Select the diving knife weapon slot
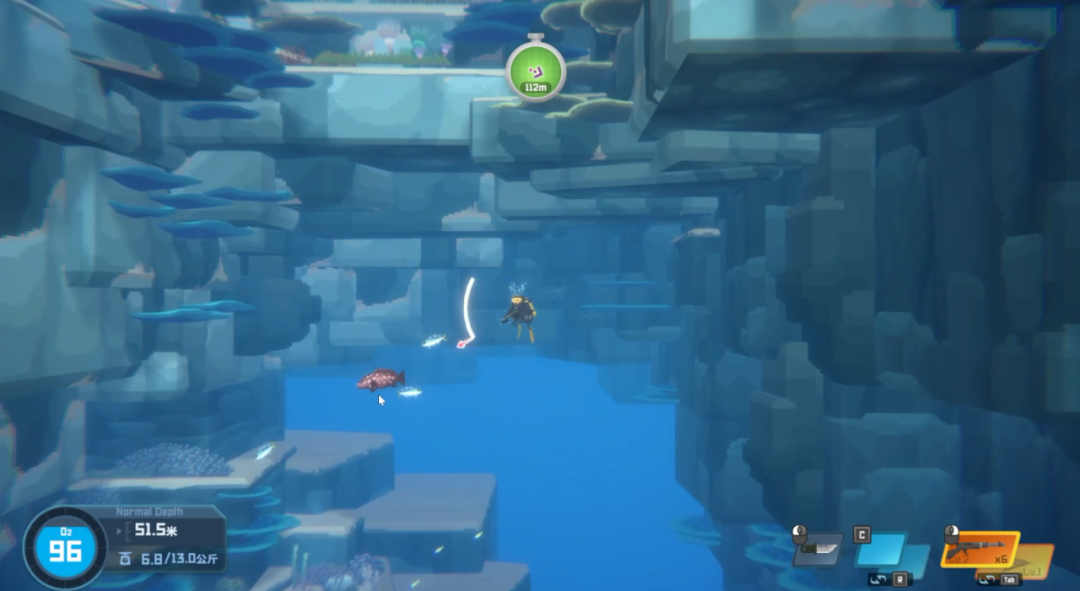Screen dimensions: 1080x591 [x=817, y=548]
